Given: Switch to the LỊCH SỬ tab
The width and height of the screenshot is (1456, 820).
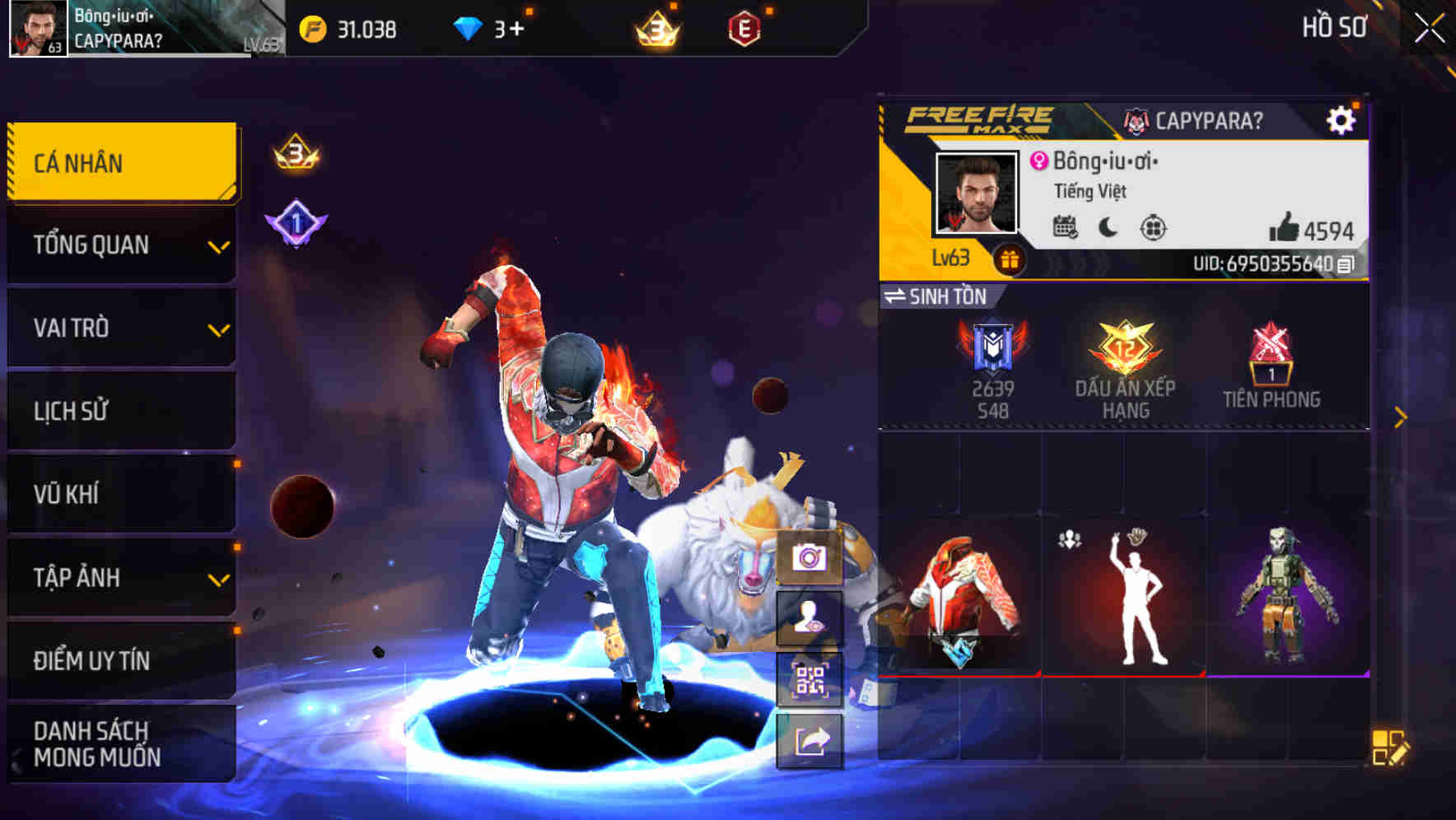Looking at the screenshot, I should [119, 411].
